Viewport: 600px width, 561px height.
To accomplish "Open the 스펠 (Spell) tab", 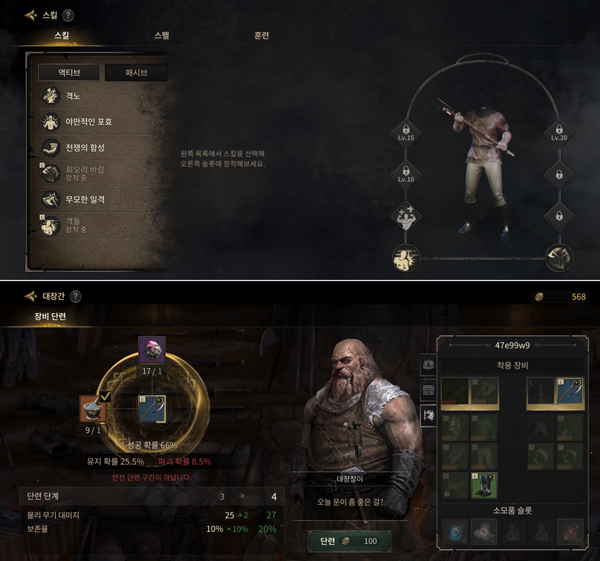I will click(162, 36).
